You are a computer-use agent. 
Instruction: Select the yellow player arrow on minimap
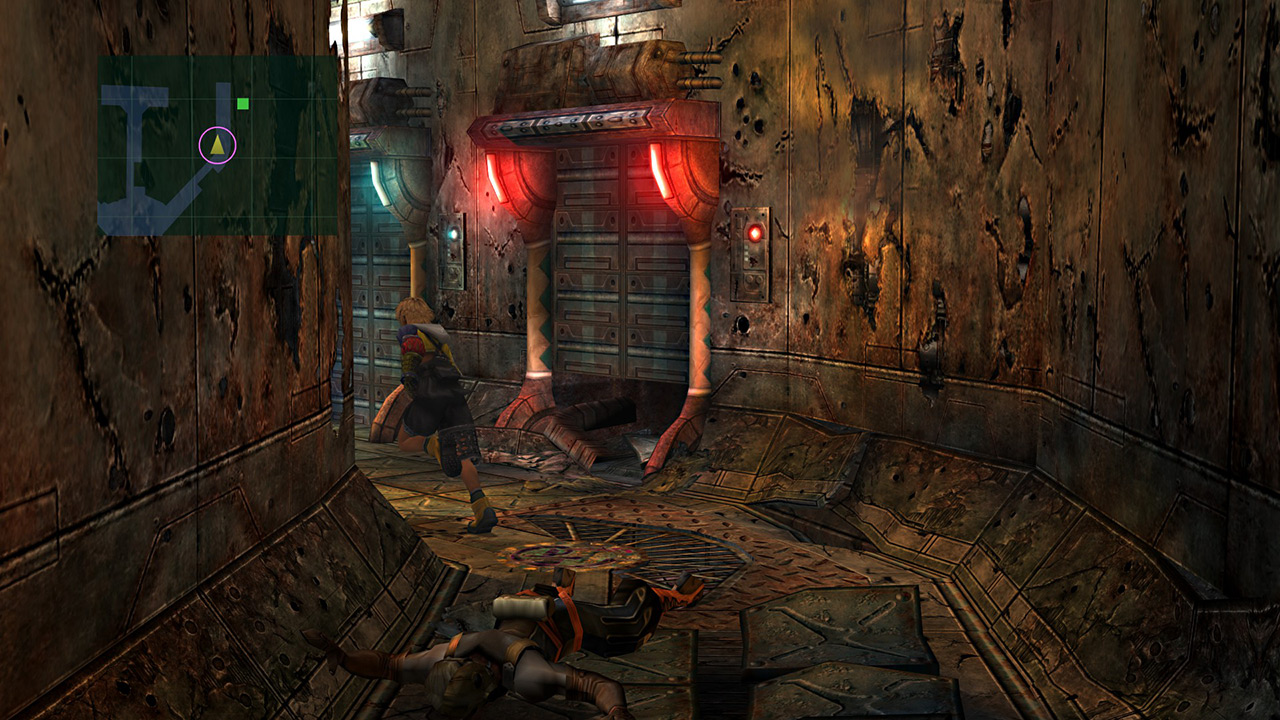pyautogui.click(x=217, y=145)
